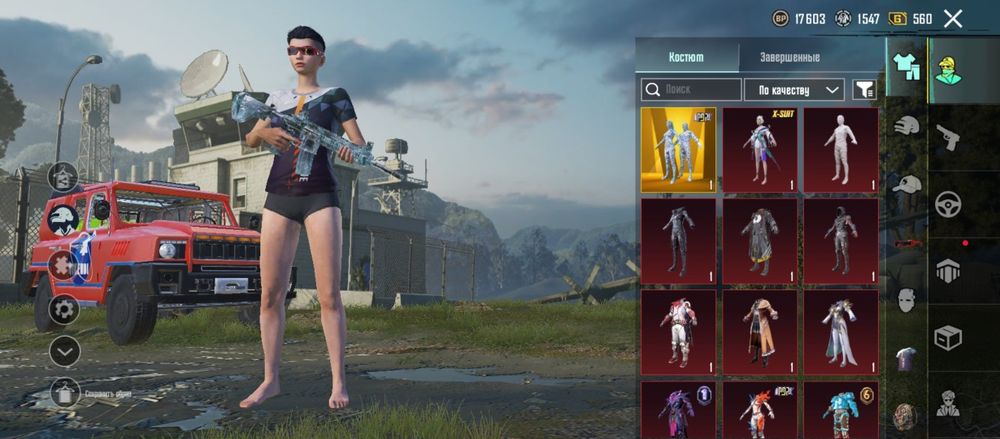This screenshot has width=1000, height=439.
Task: Open the helmet category
Action: coord(906,126)
